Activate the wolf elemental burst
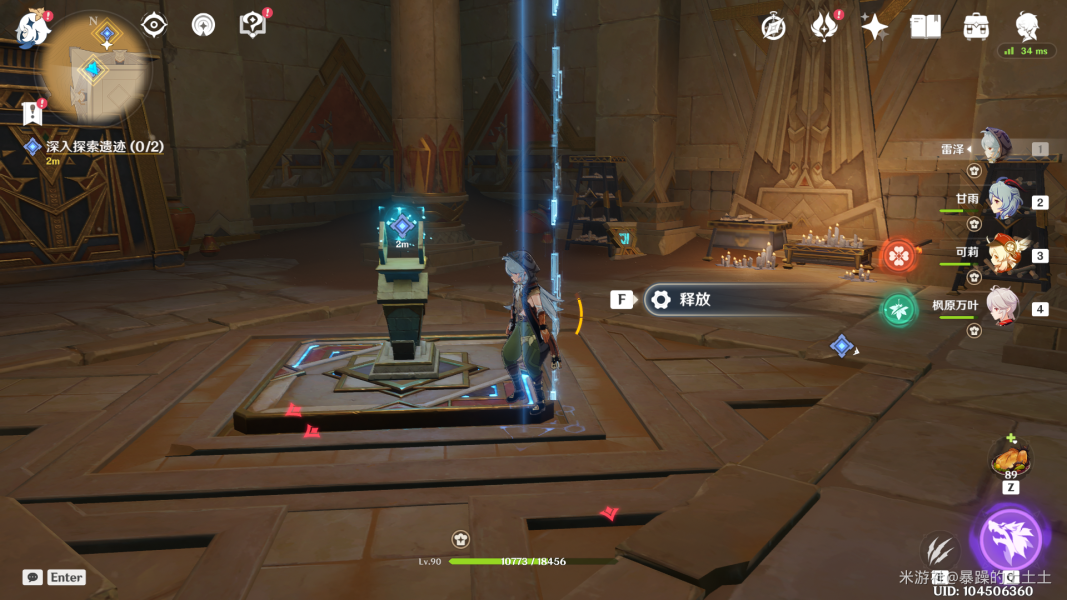This screenshot has width=1067, height=600. 1010,540
